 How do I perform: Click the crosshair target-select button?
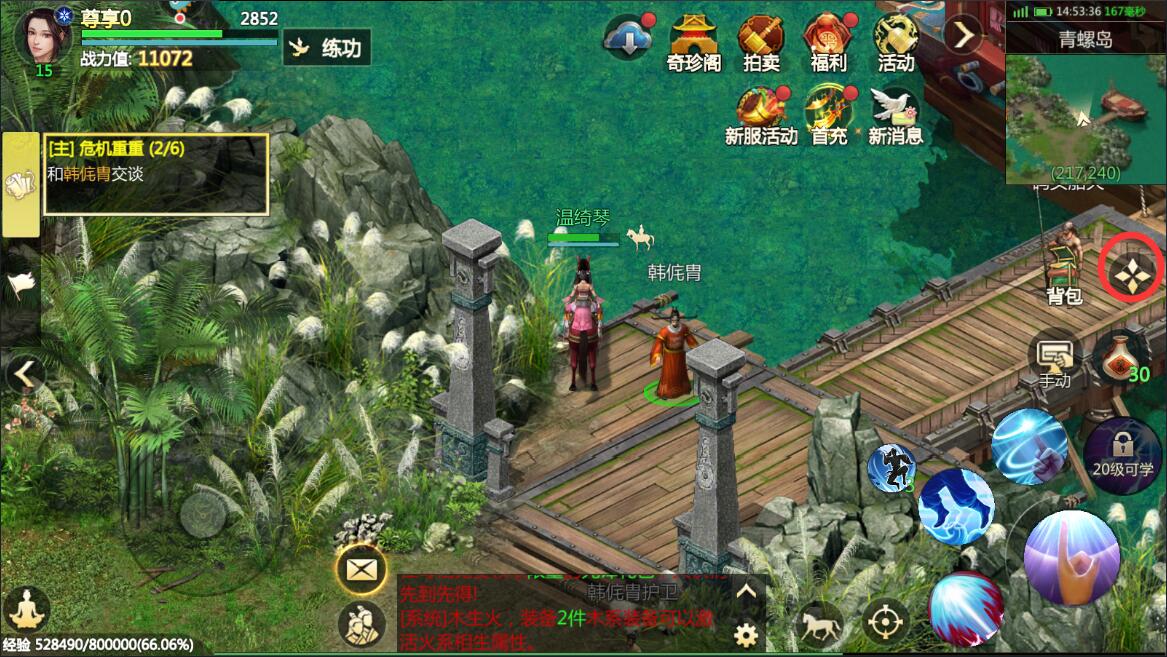tap(885, 622)
